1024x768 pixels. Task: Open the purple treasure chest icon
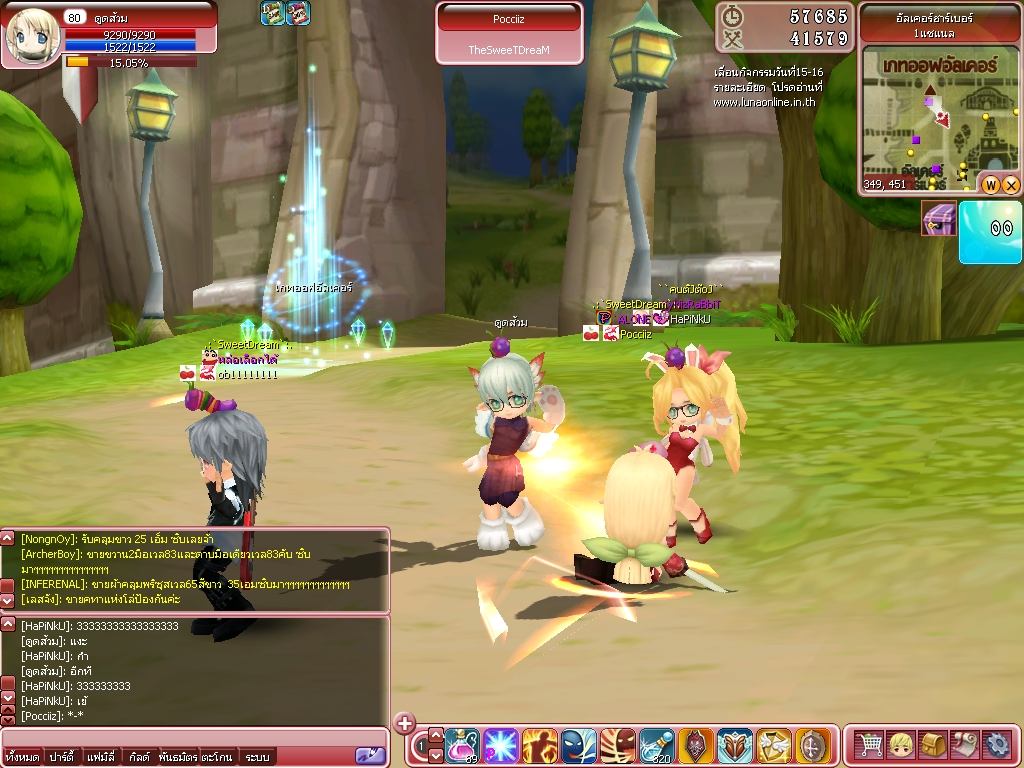click(938, 218)
